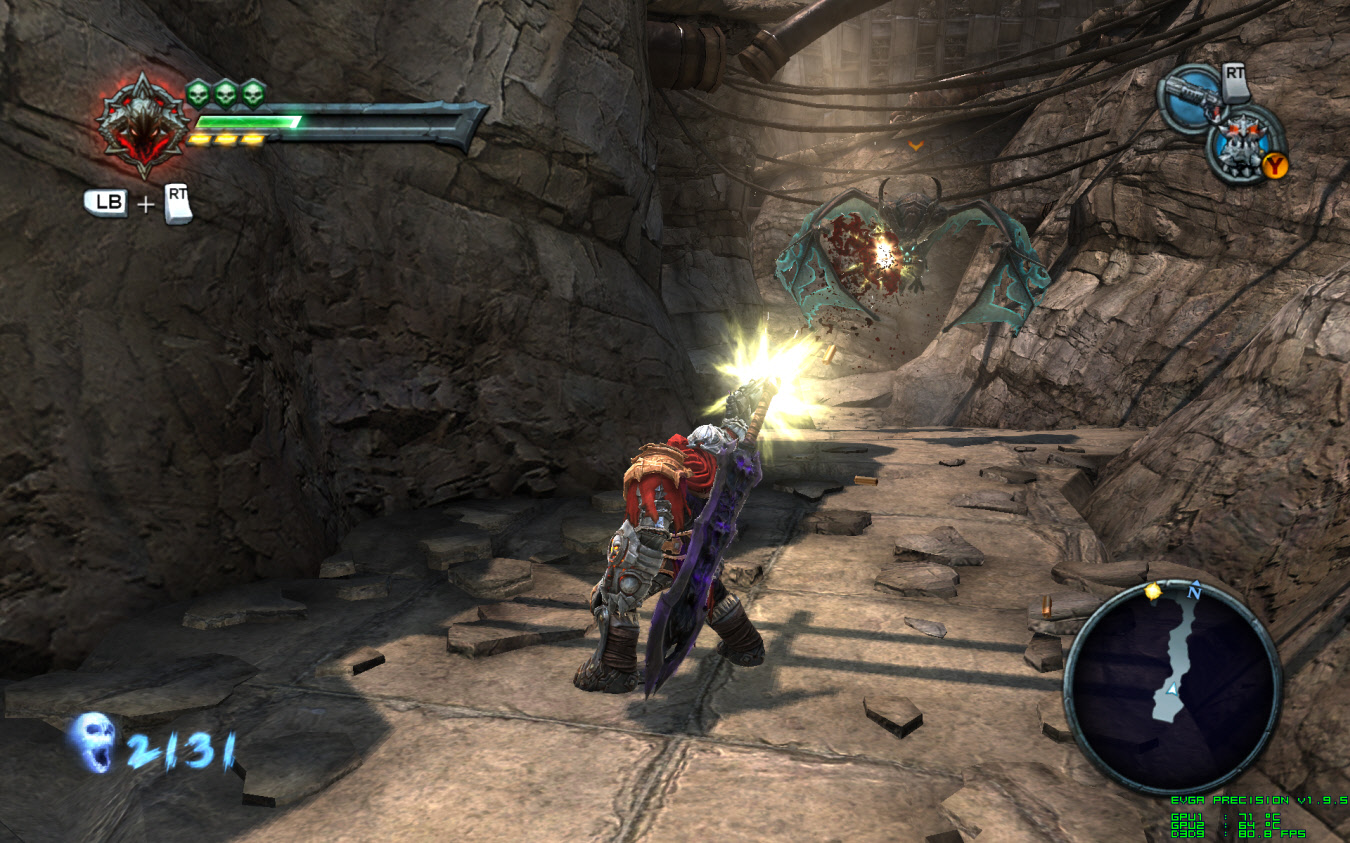The height and width of the screenshot is (843, 1350).
Task: Click the War character emblem portrait
Action: pos(141,124)
